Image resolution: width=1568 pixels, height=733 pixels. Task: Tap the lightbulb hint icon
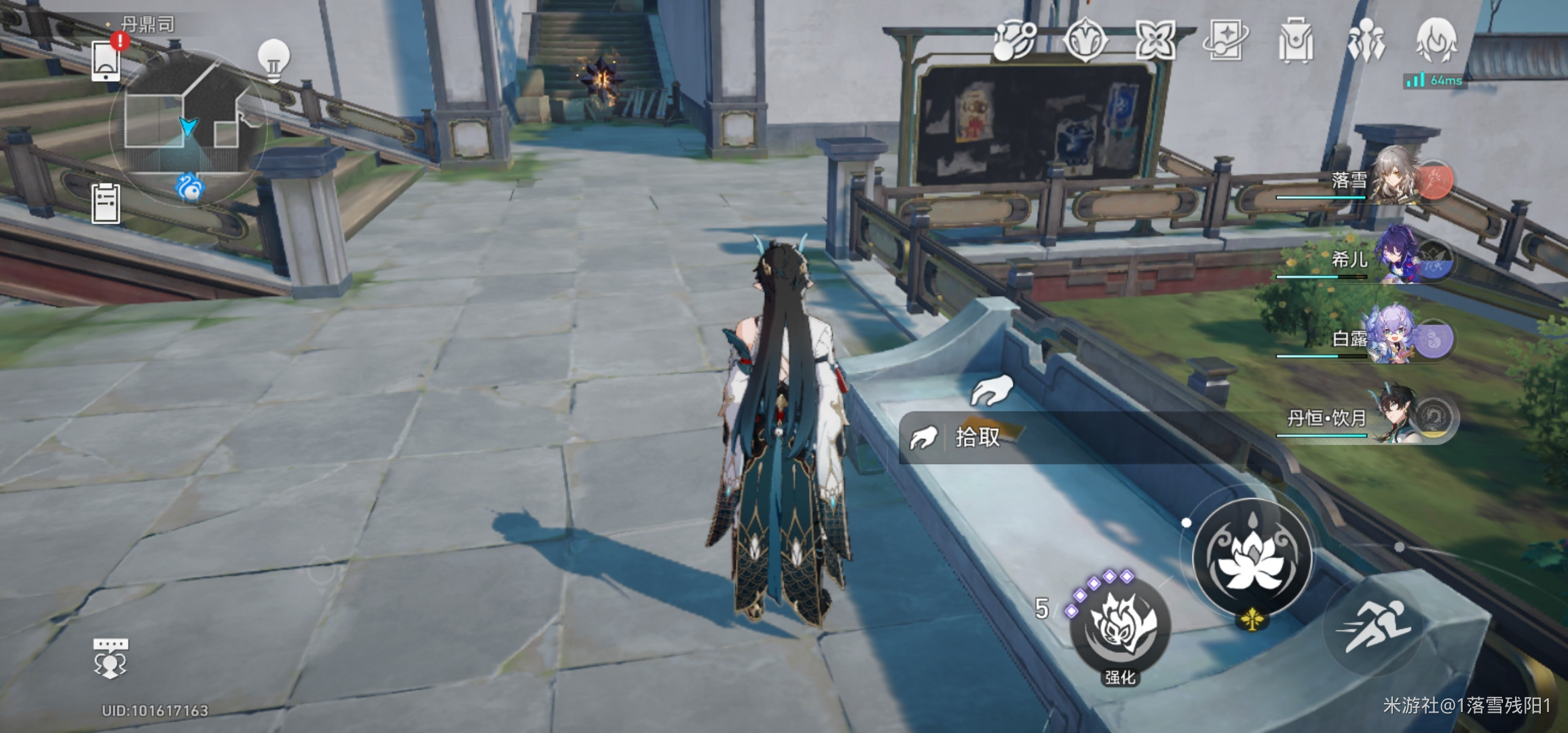click(274, 60)
